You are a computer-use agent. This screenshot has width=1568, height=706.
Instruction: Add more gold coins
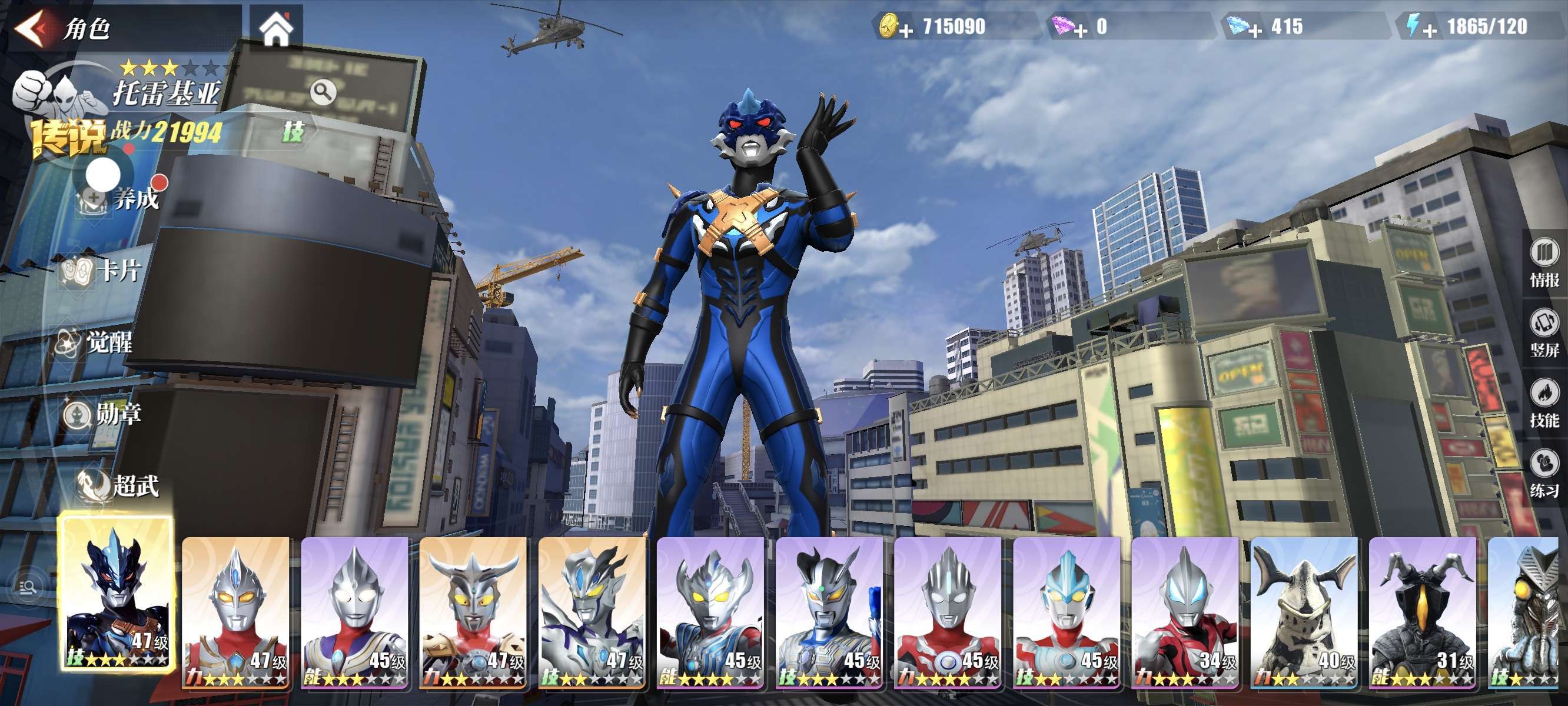tap(906, 29)
